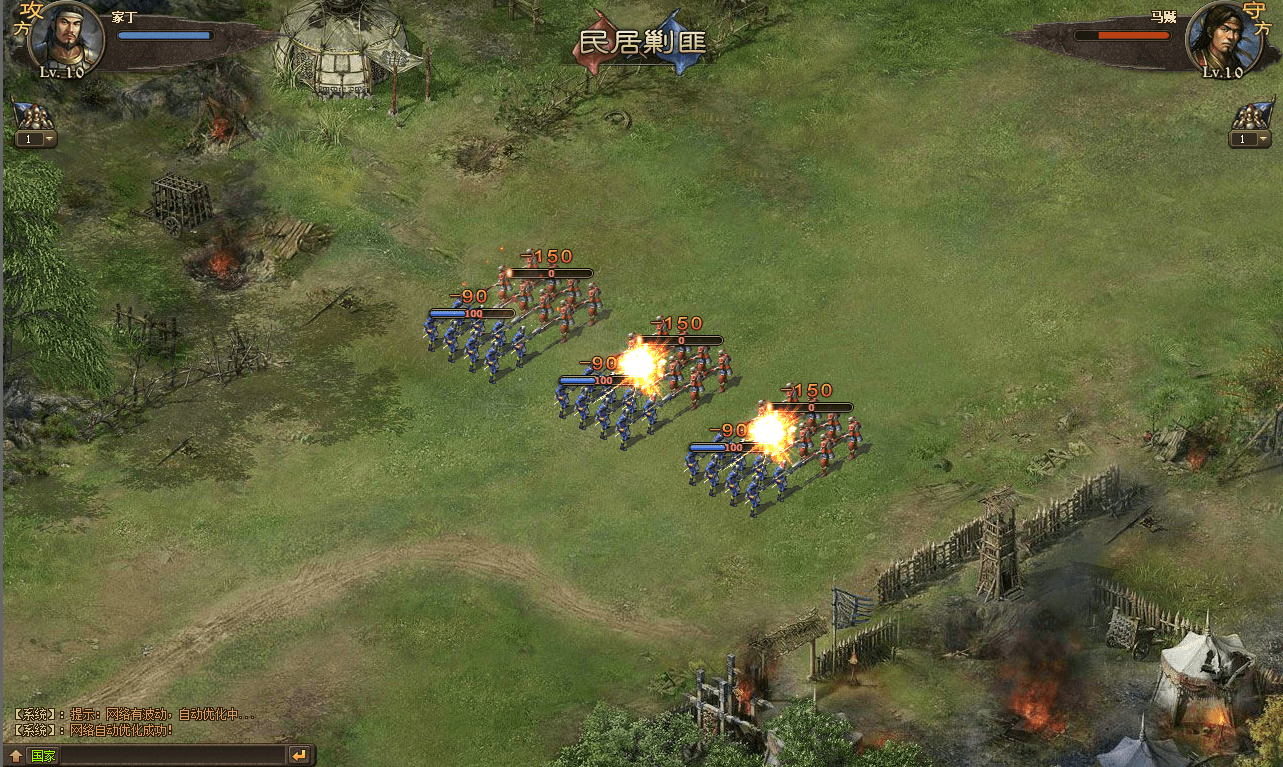Open the attacker side troop count dropdown

(35, 139)
